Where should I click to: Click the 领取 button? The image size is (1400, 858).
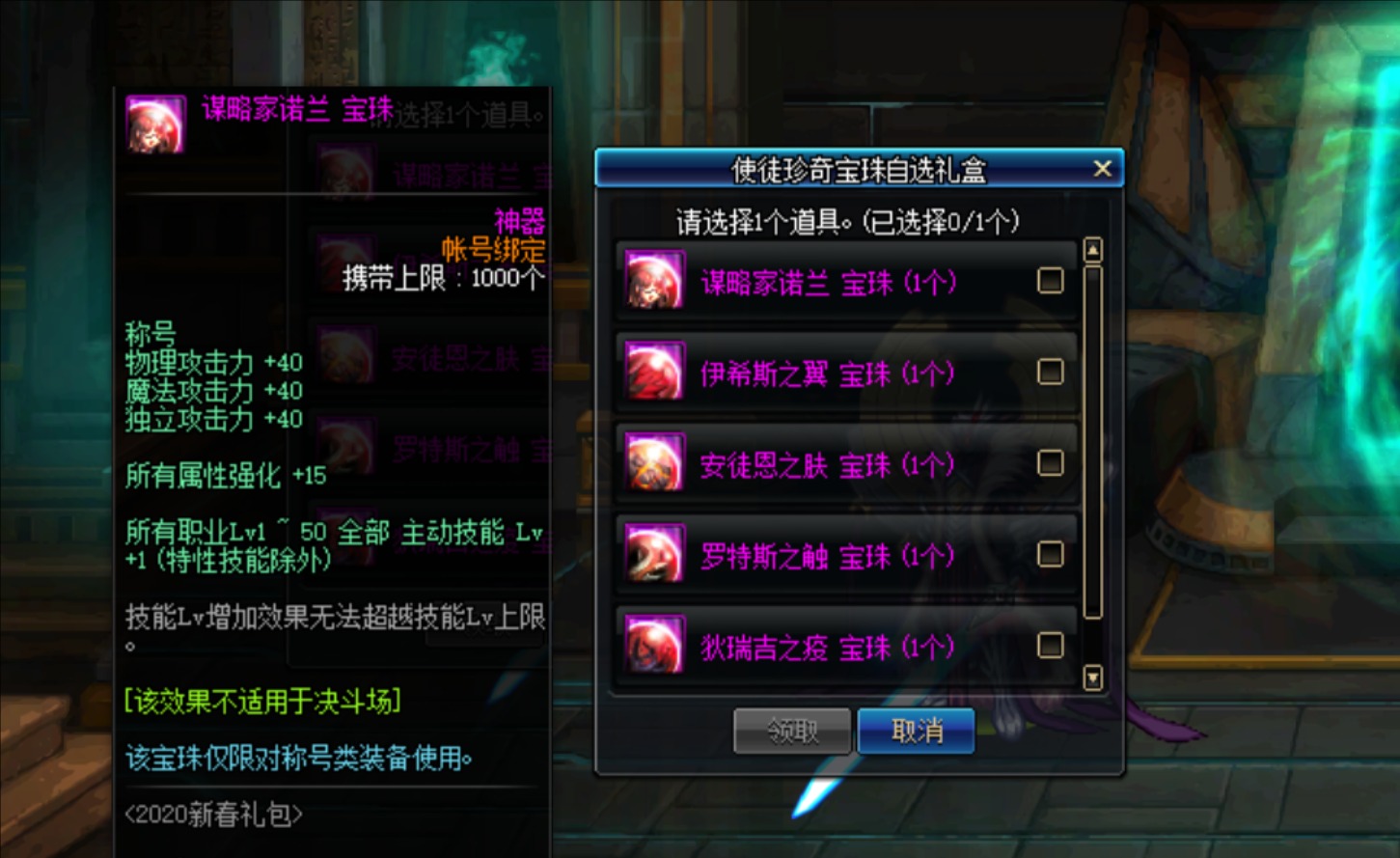[x=792, y=731]
